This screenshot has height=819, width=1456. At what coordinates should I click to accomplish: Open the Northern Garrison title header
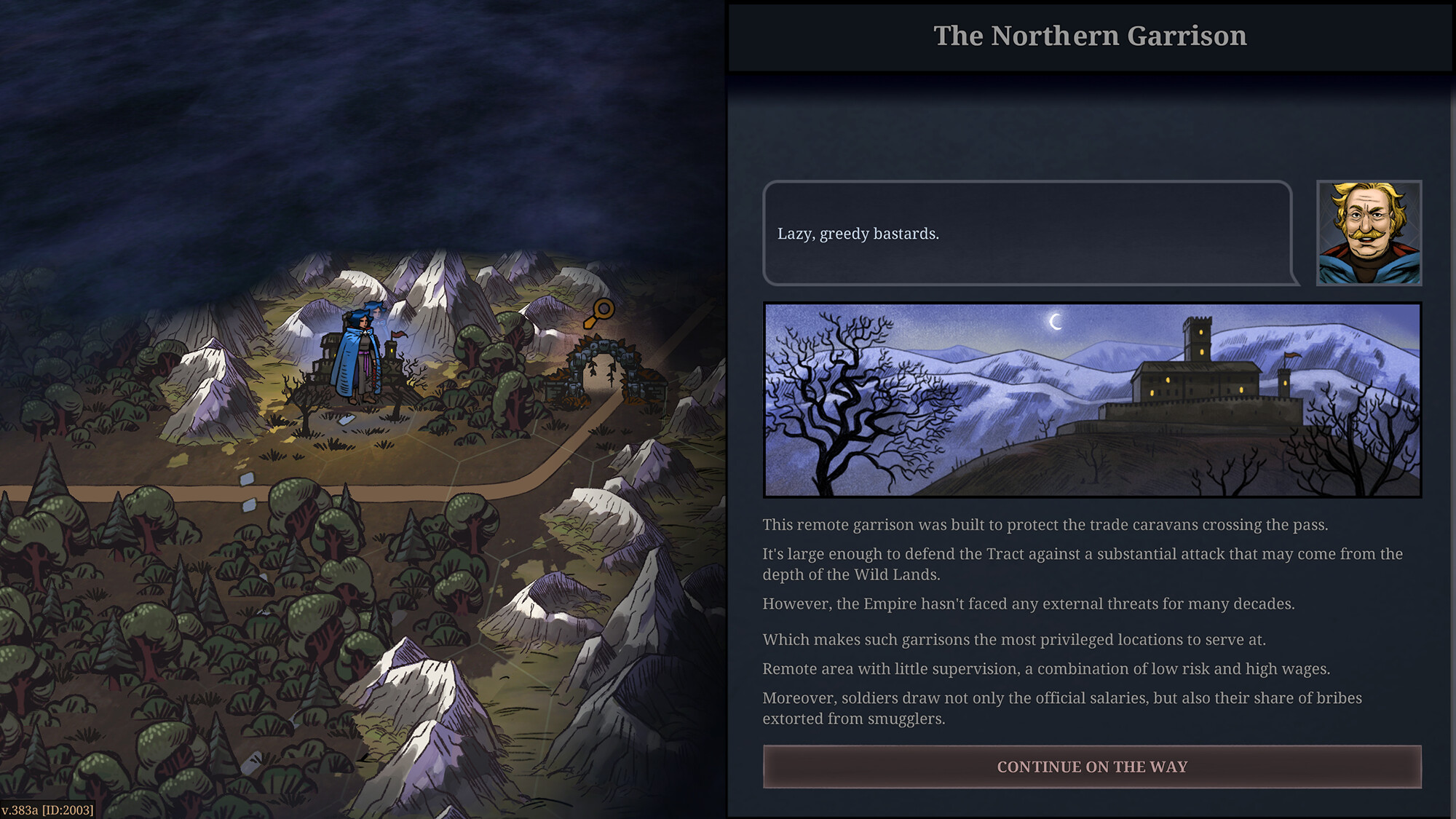pos(1090,35)
